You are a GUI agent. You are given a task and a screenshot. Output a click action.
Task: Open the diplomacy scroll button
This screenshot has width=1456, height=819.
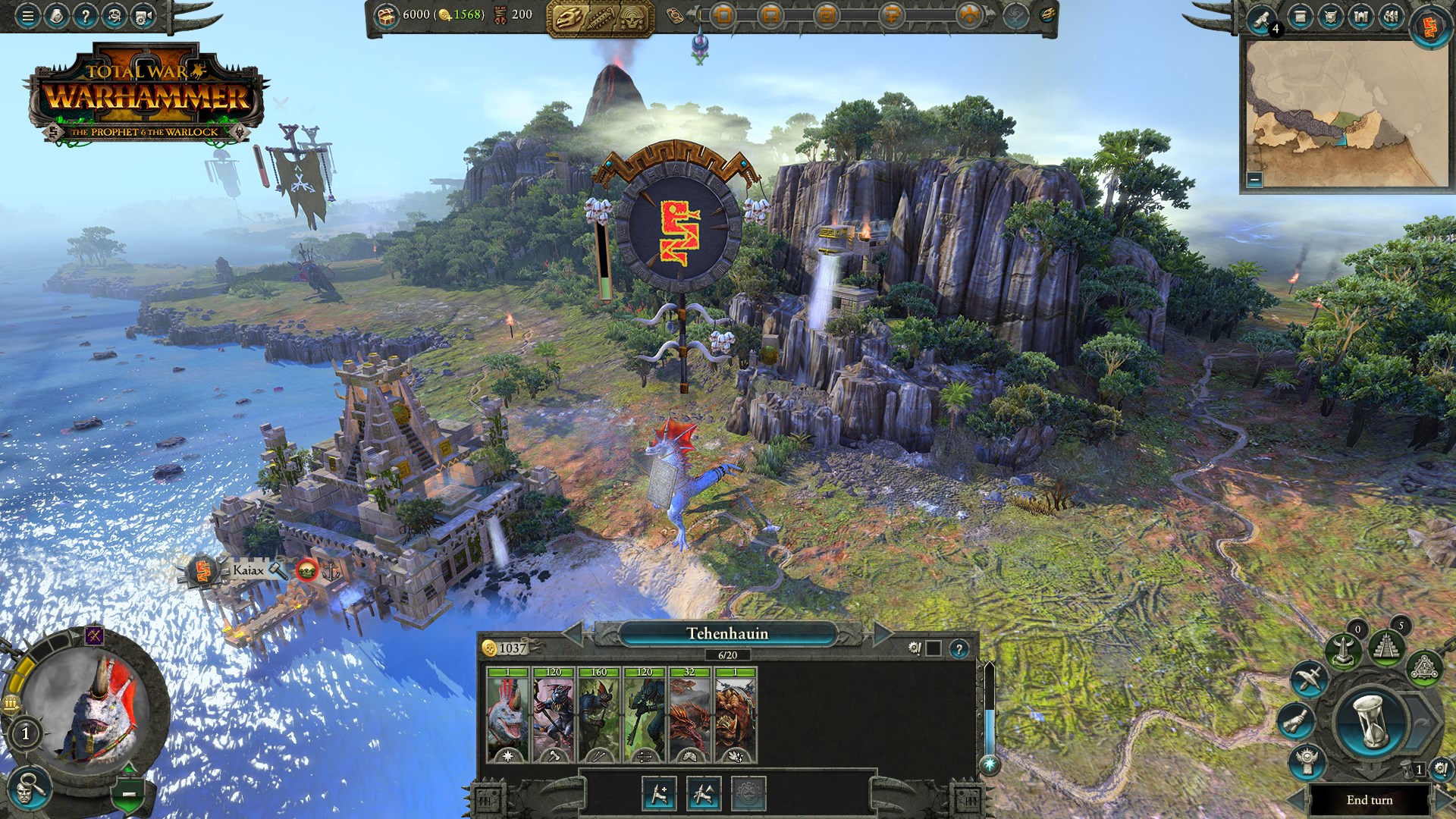tap(1295, 720)
